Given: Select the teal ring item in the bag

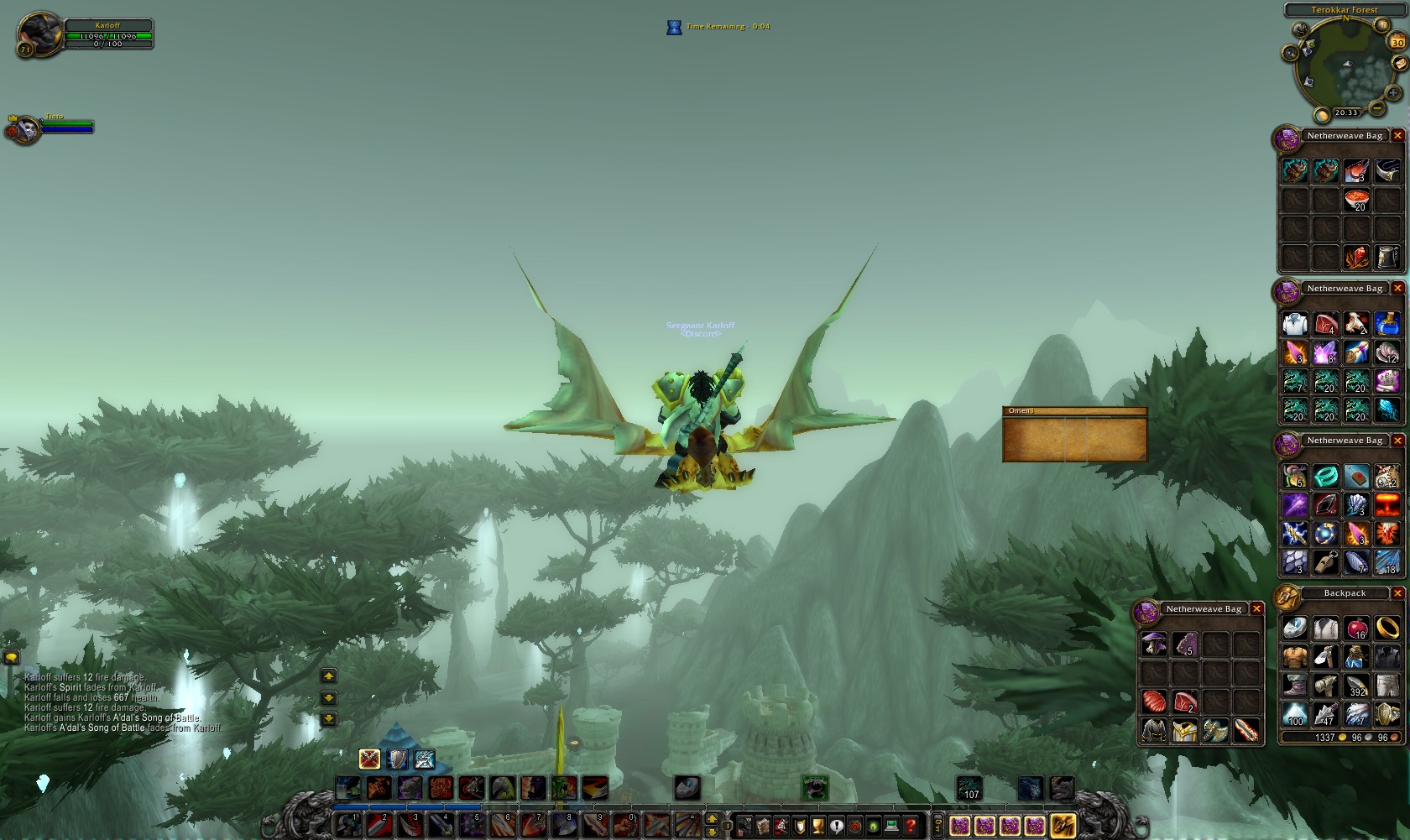Looking at the screenshot, I should (1325, 477).
